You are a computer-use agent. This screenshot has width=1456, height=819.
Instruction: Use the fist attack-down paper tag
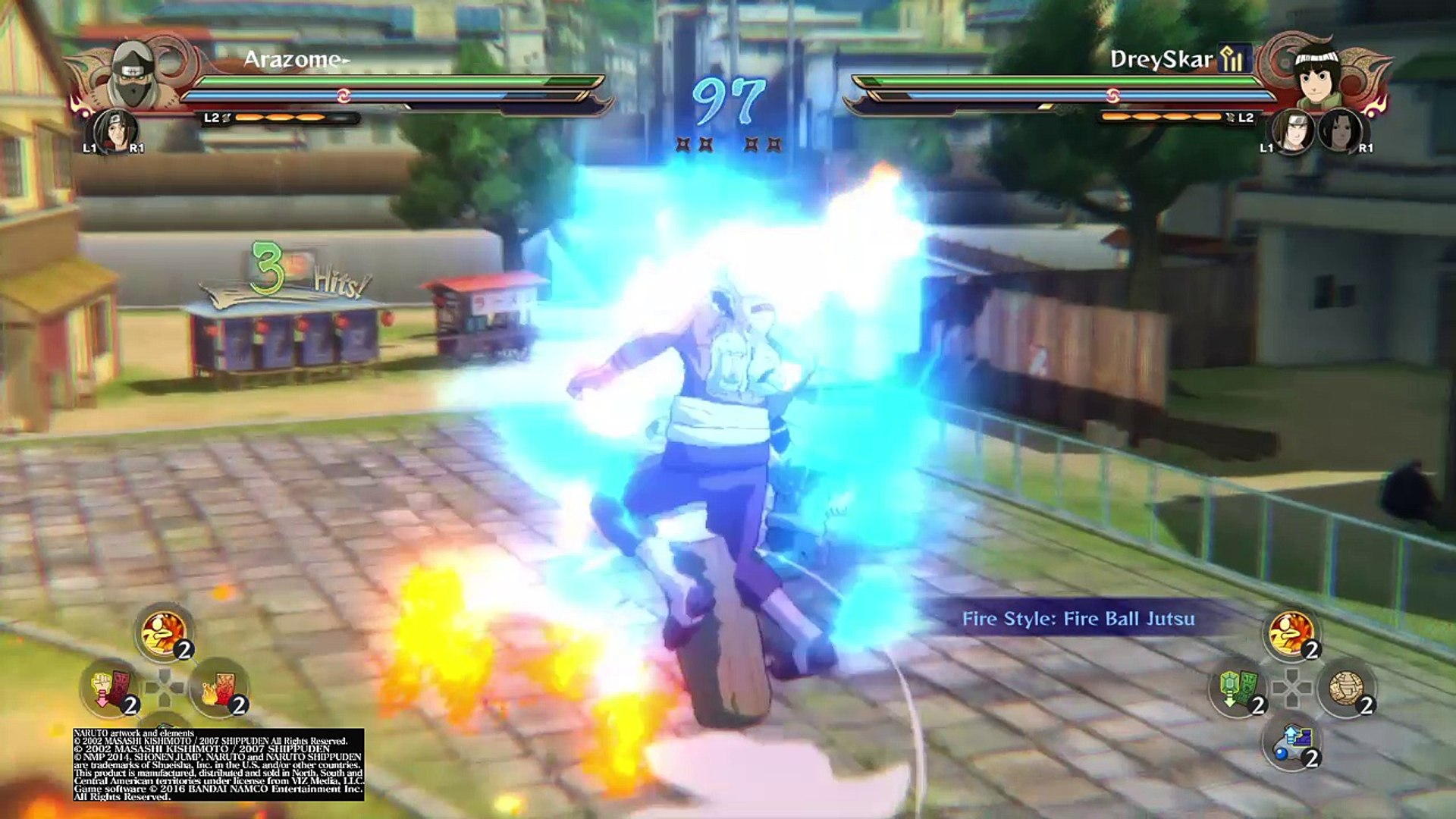click(x=109, y=688)
